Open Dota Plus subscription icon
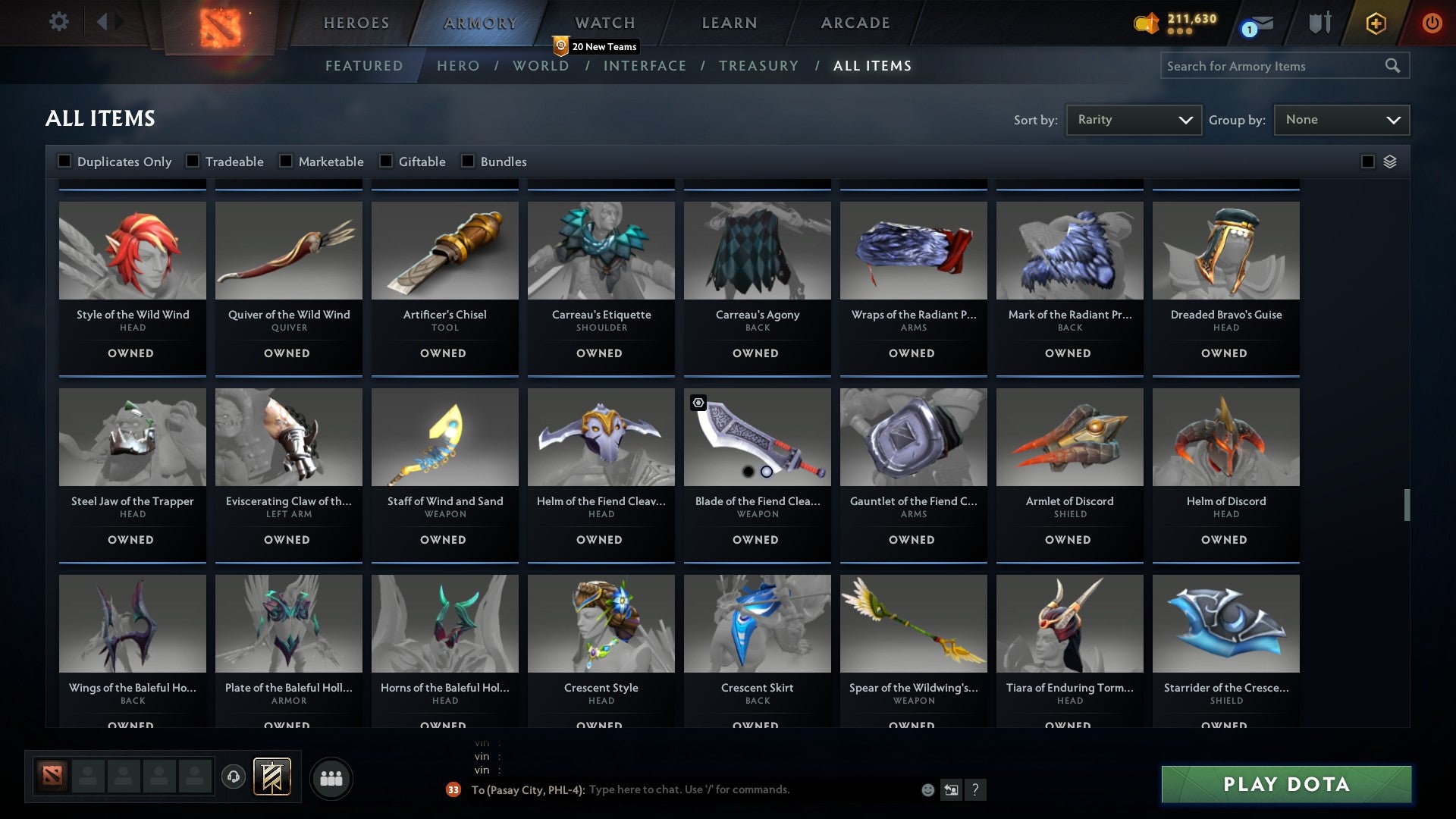The image size is (1456, 819). [x=1376, y=24]
